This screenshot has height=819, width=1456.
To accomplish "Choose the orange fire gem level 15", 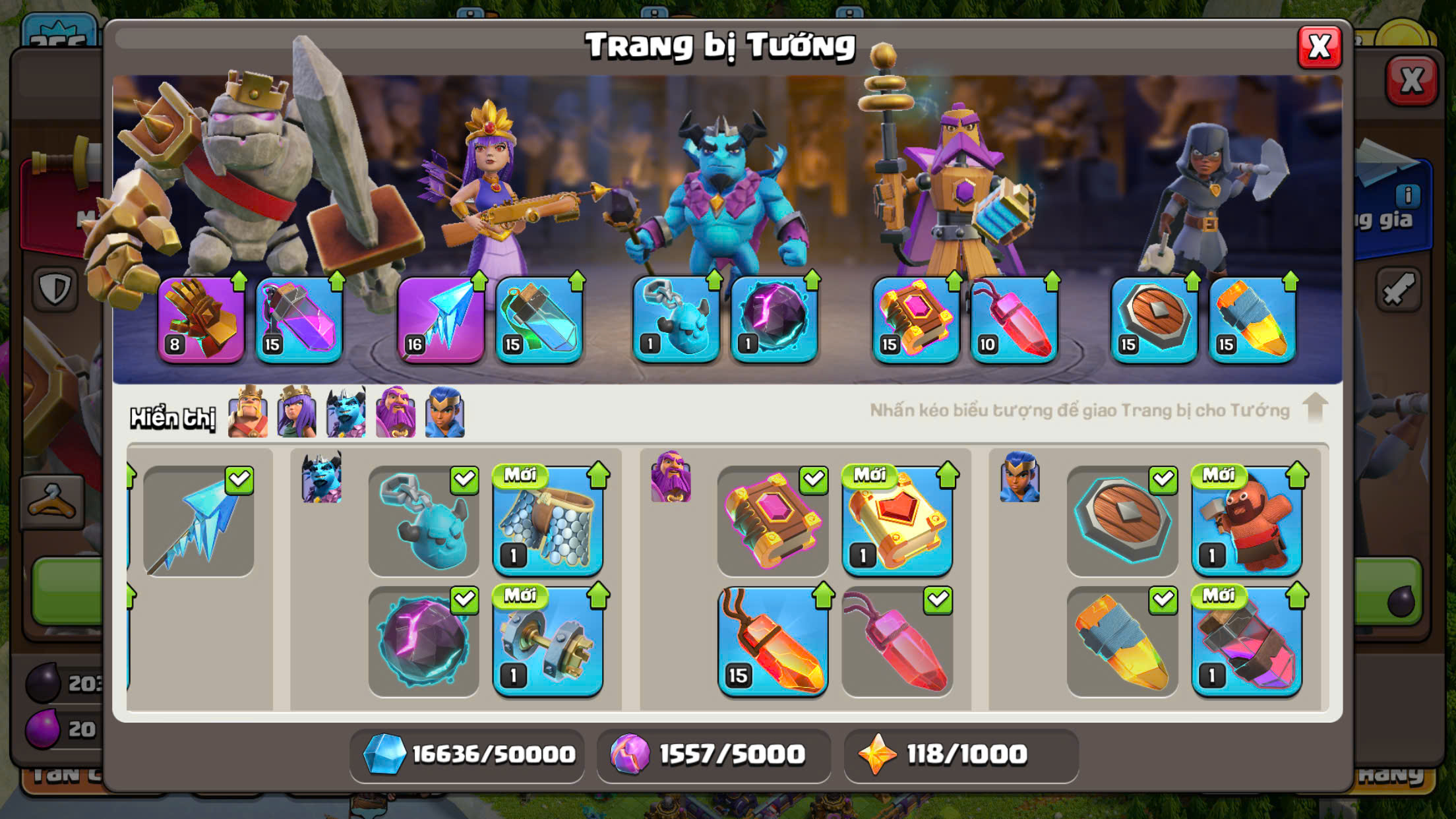I will (x=773, y=642).
